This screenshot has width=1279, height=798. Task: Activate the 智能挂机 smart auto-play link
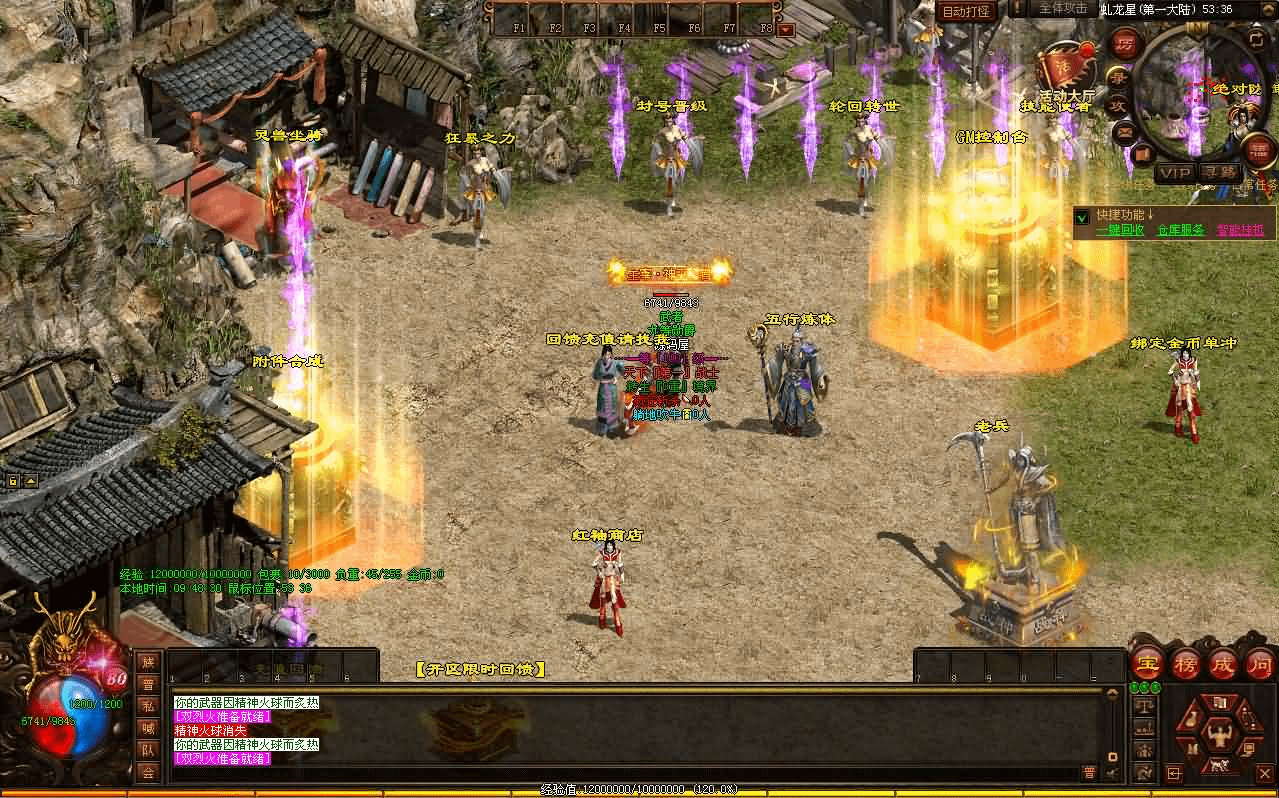(x=1240, y=230)
